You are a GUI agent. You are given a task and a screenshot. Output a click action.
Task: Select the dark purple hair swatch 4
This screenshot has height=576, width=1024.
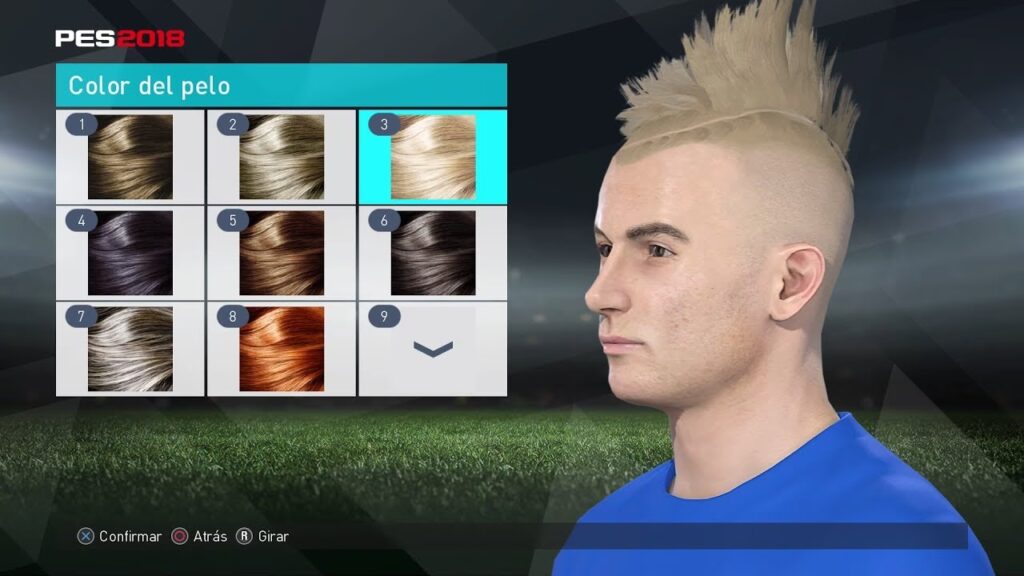click(130, 252)
